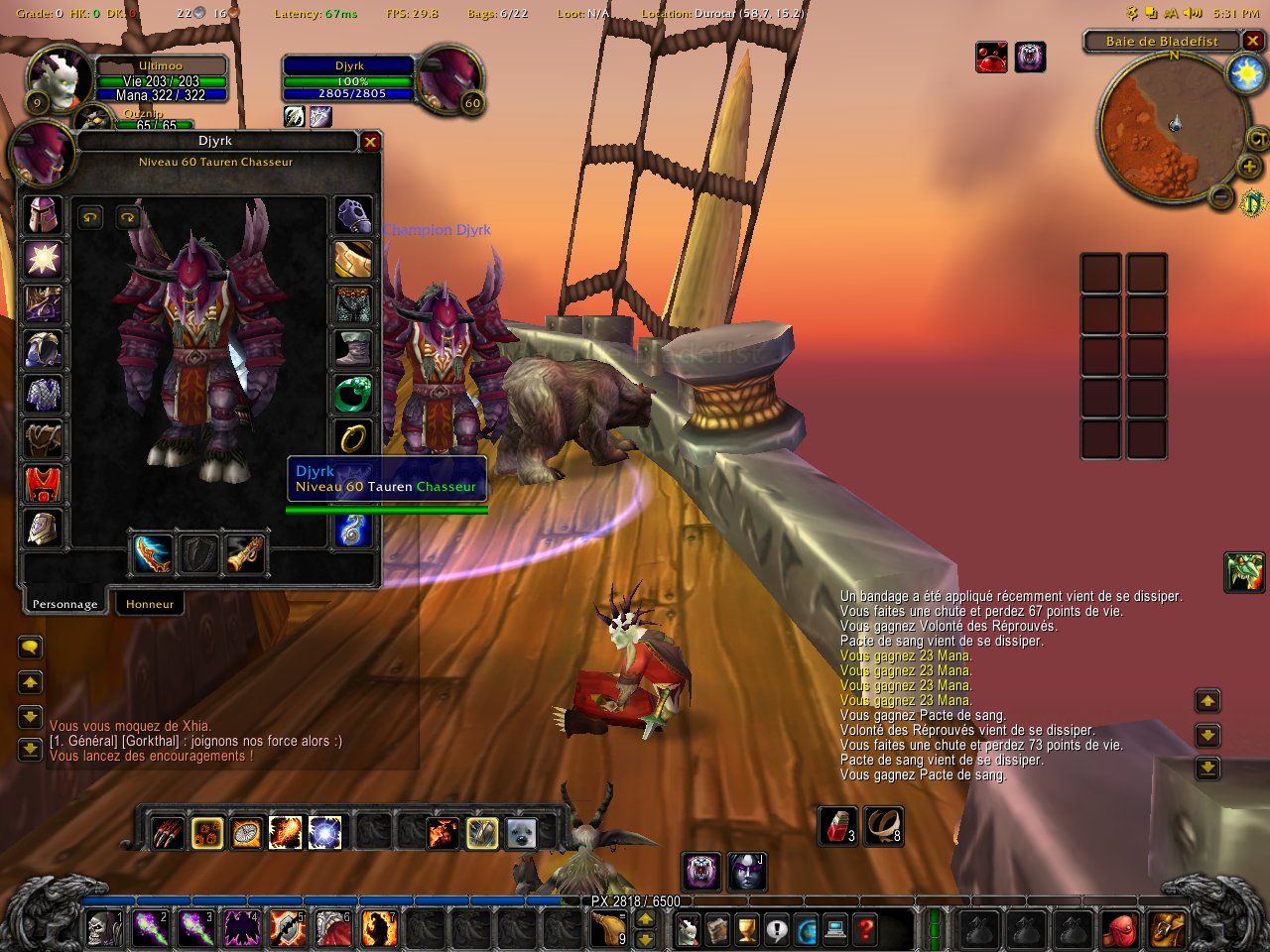The width and height of the screenshot is (1270, 952).
Task: Open the chat speech bubble menu
Action: tap(30, 648)
